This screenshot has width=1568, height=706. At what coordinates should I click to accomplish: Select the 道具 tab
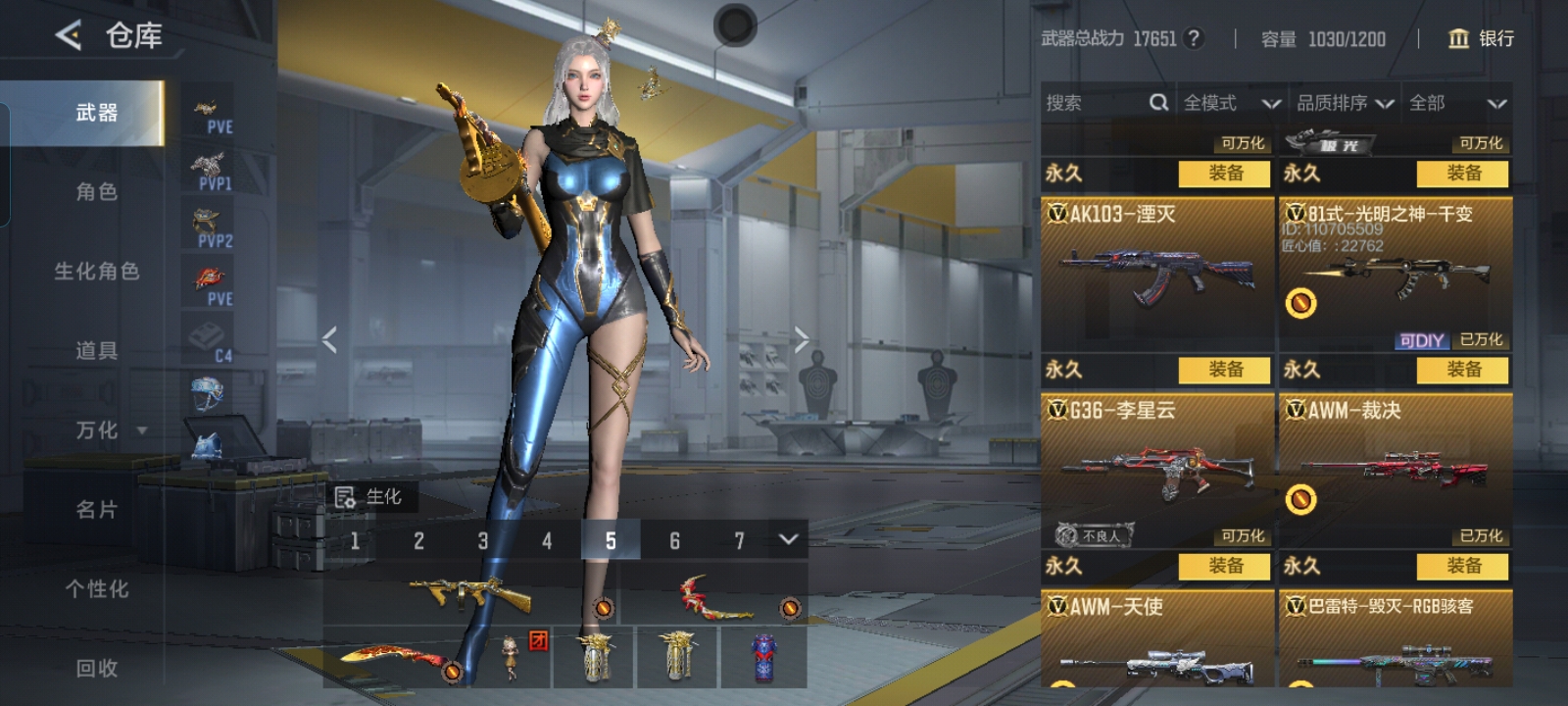pyautogui.click(x=96, y=351)
